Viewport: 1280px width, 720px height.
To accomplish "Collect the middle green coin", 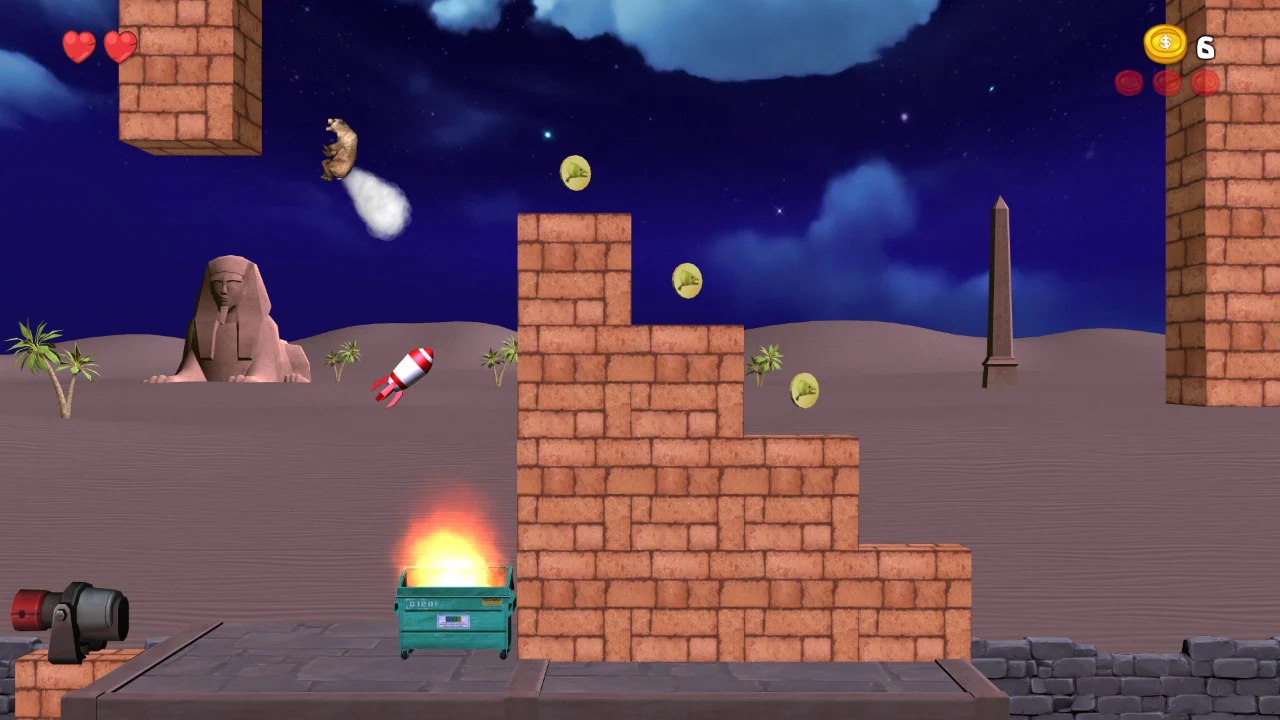I will [687, 280].
